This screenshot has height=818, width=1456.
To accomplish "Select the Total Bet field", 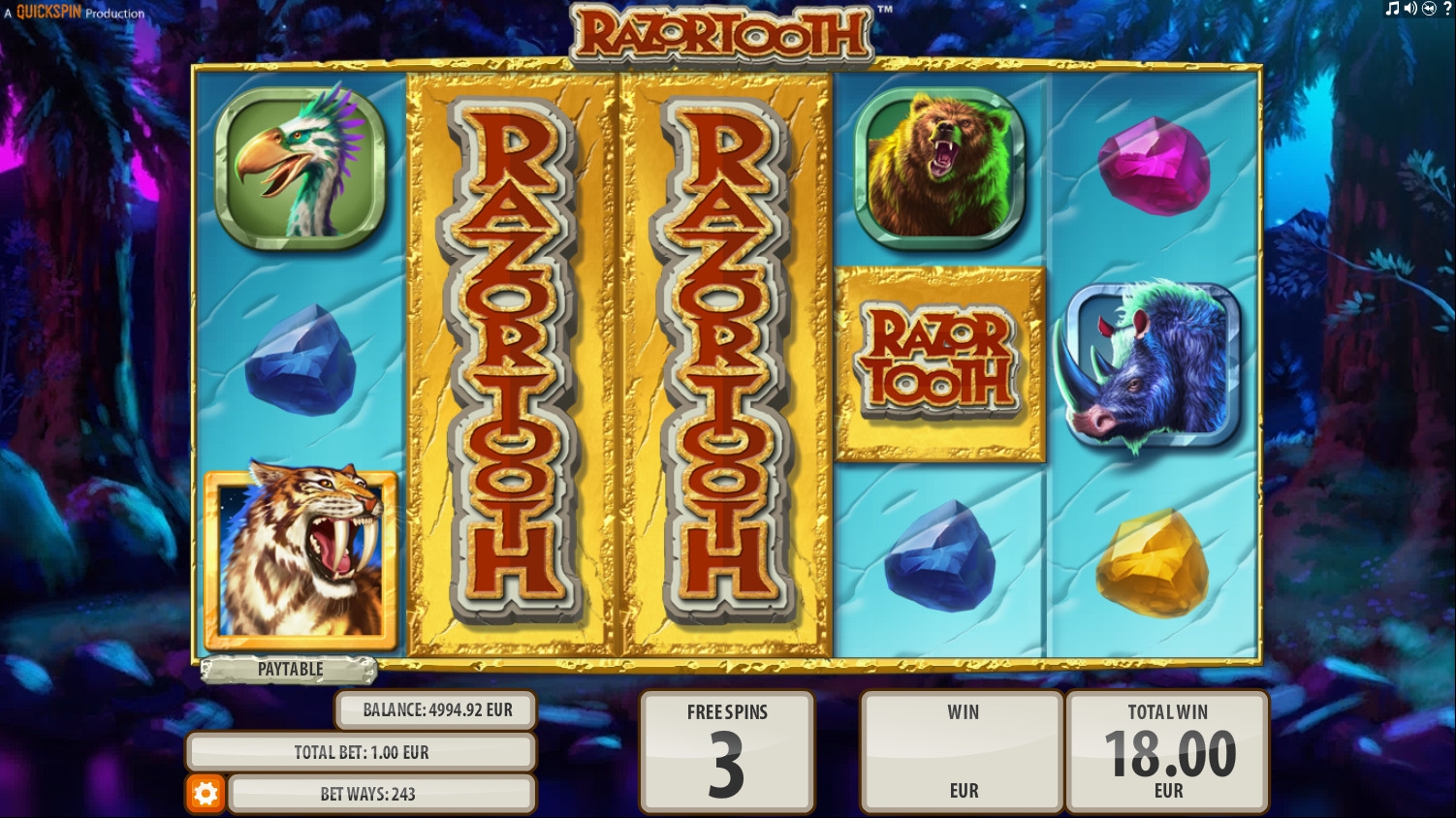I will click(x=361, y=752).
